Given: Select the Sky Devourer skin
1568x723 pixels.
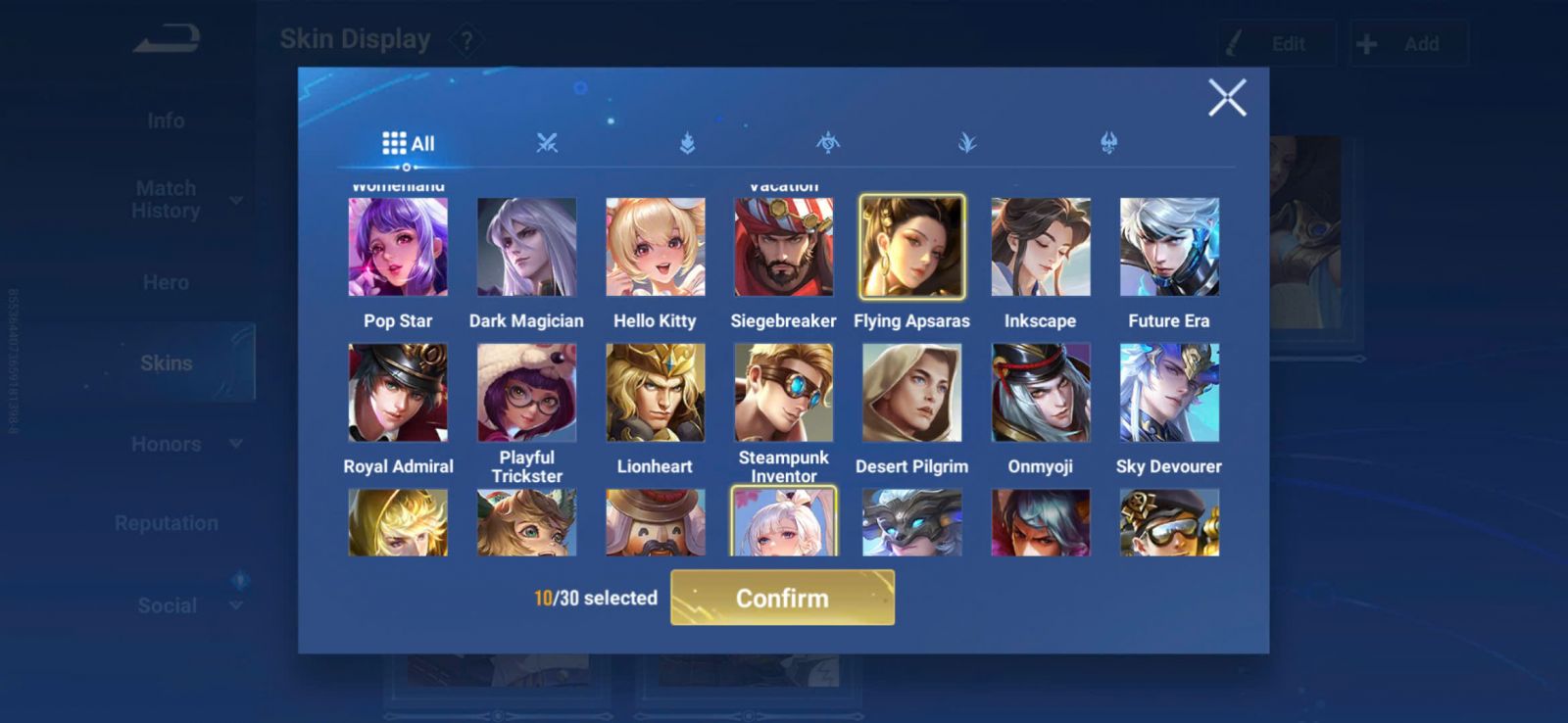Looking at the screenshot, I should tap(1169, 392).
